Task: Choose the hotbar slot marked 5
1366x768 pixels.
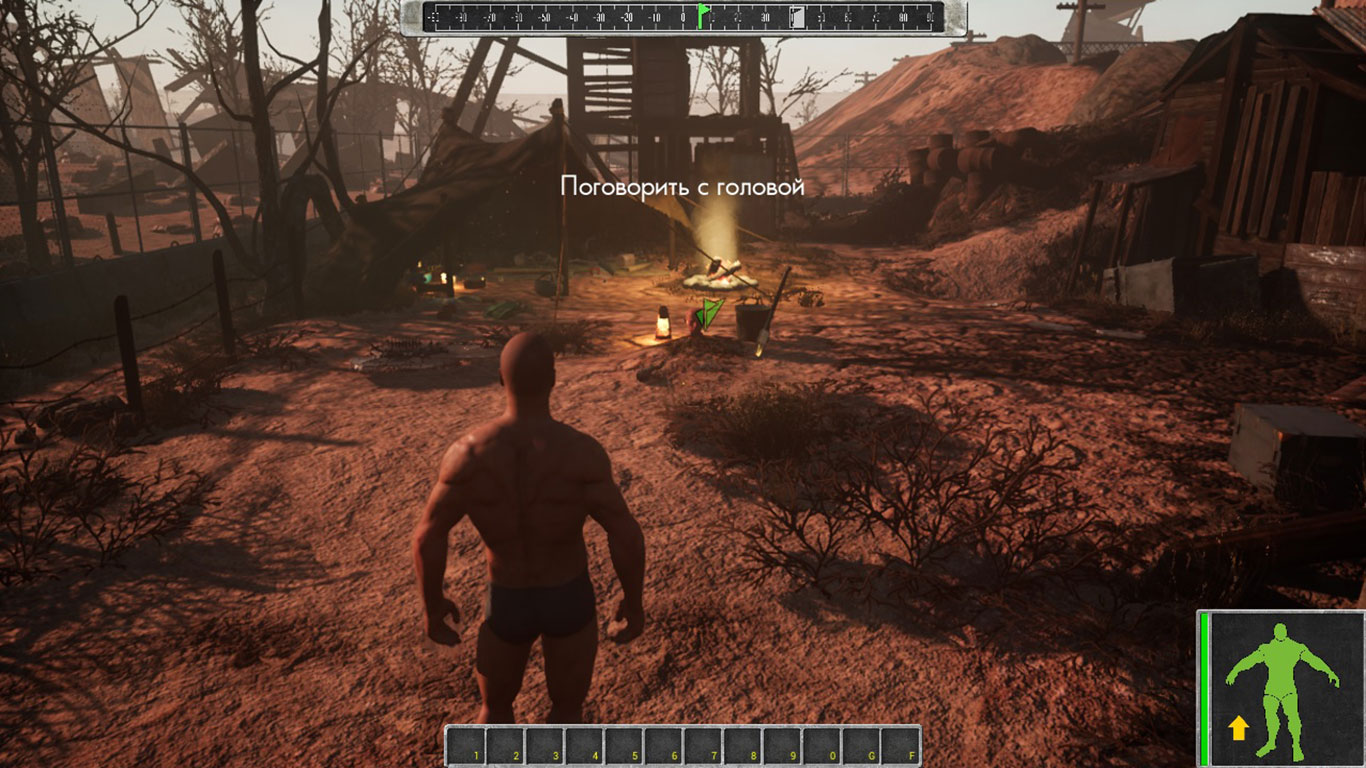Action: pyautogui.click(x=624, y=746)
